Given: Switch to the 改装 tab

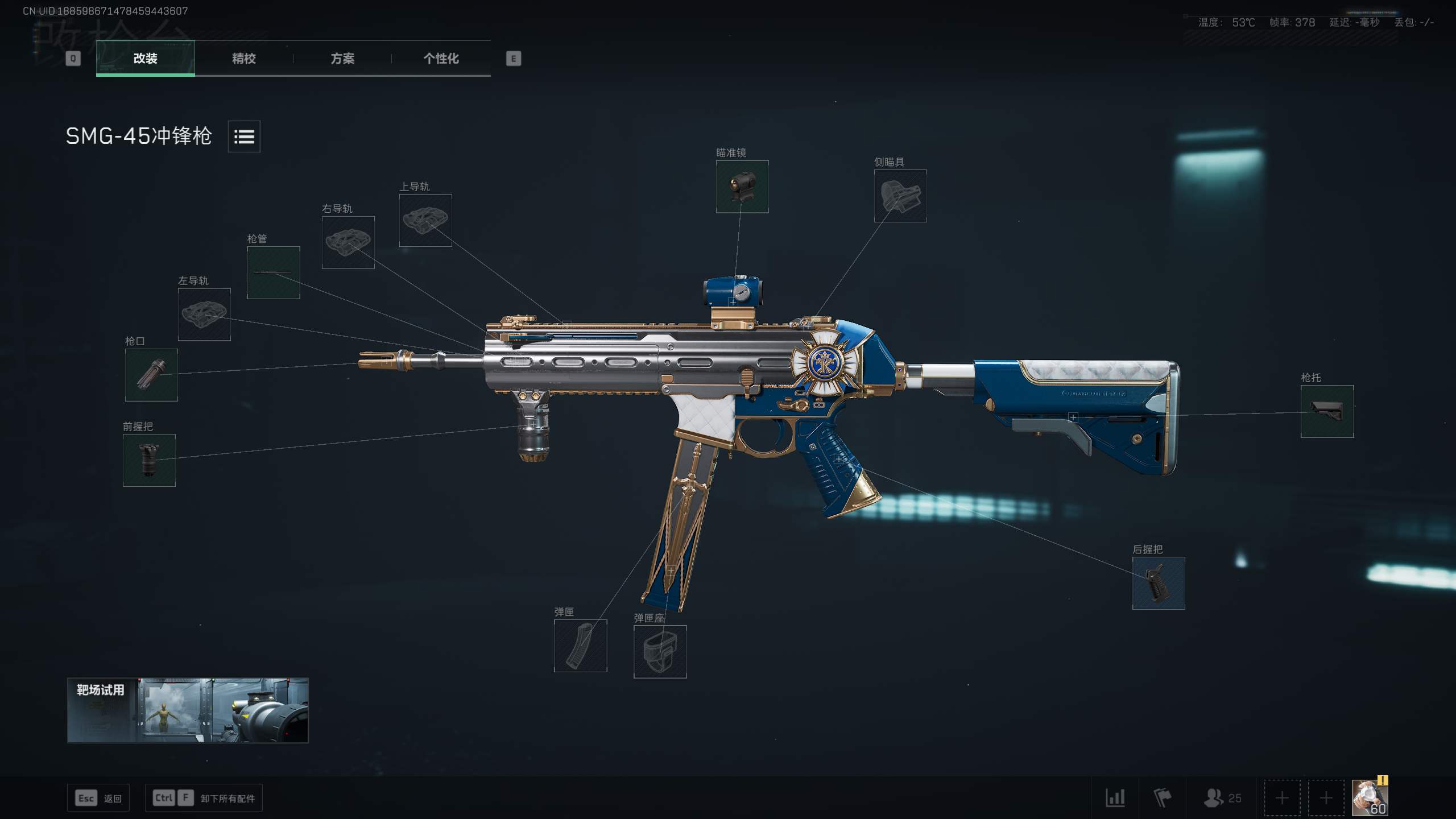Looking at the screenshot, I should [146, 58].
